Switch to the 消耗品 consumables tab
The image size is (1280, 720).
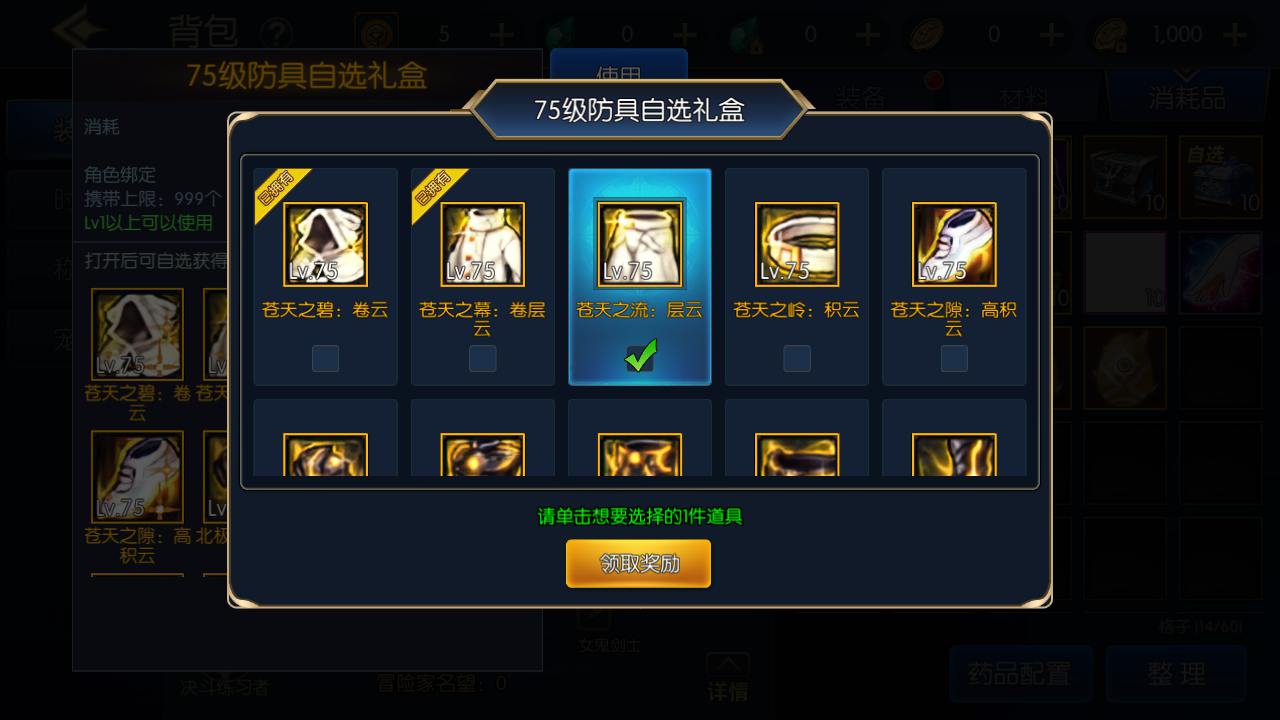(1187, 97)
